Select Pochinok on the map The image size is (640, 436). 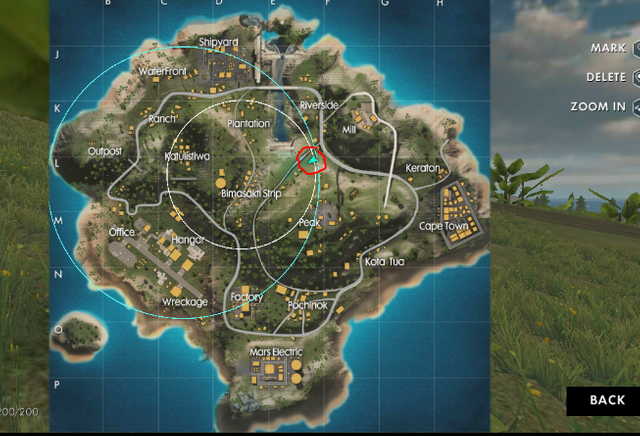[308, 303]
